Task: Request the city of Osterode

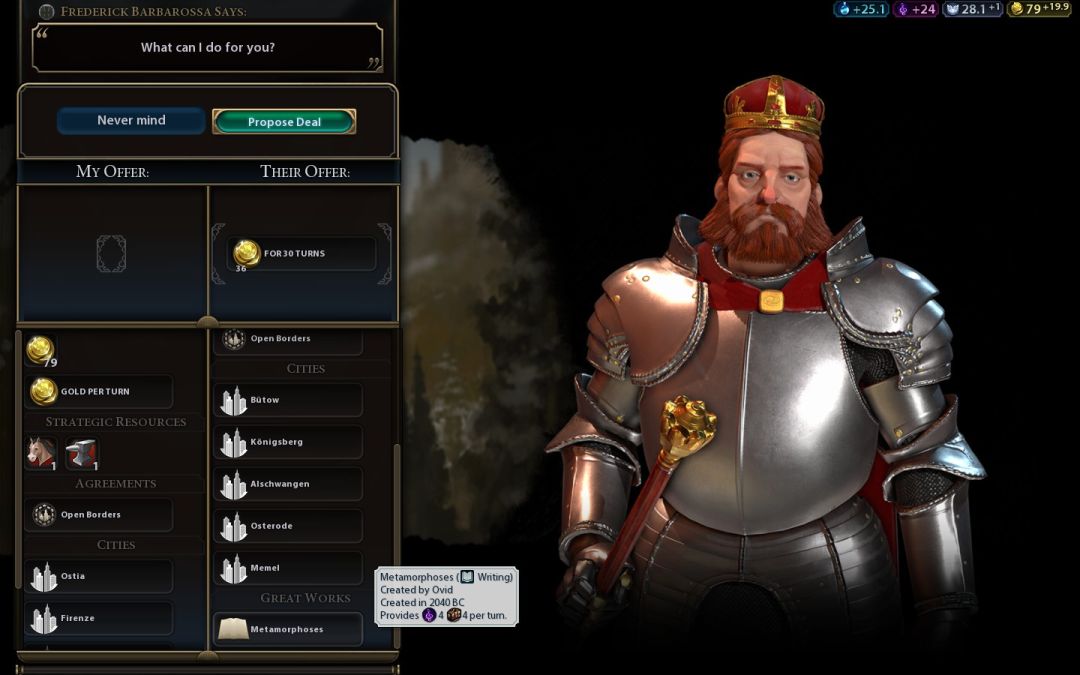Action: tap(288, 526)
